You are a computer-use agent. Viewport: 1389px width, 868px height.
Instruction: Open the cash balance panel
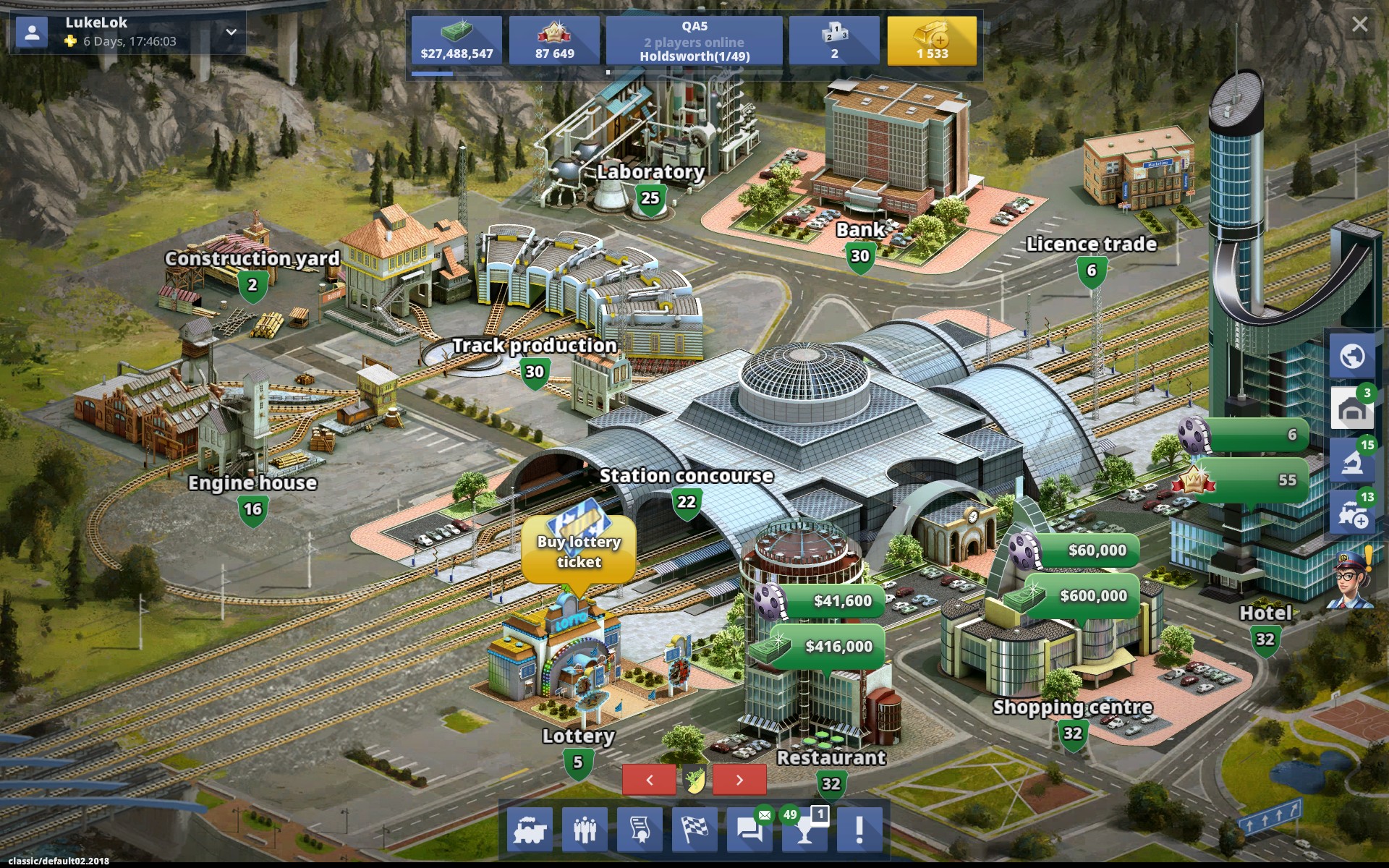[456, 41]
